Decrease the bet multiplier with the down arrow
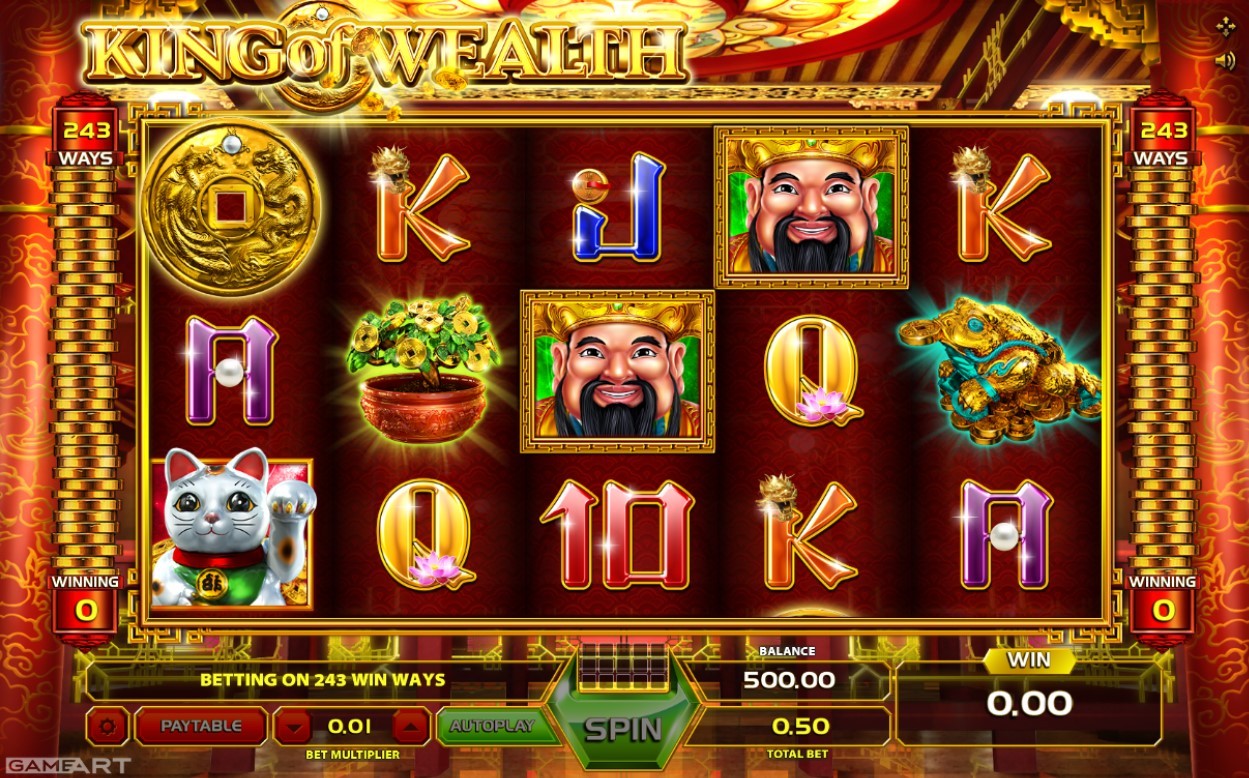This screenshot has width=1249, height=778. tap(292, 727)
